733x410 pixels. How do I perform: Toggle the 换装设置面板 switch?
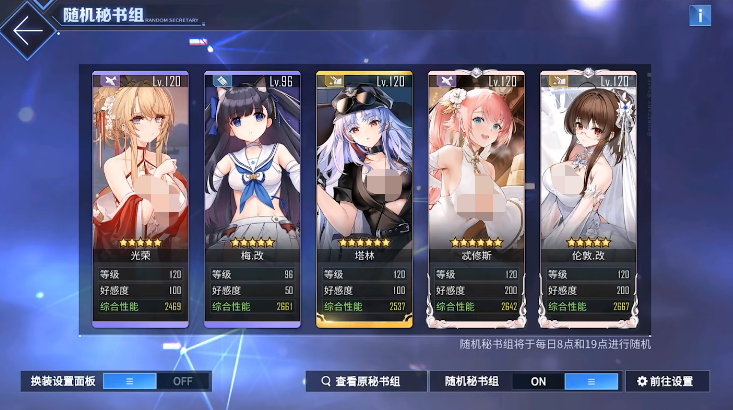pyautogui.click(x=156, y=381)
